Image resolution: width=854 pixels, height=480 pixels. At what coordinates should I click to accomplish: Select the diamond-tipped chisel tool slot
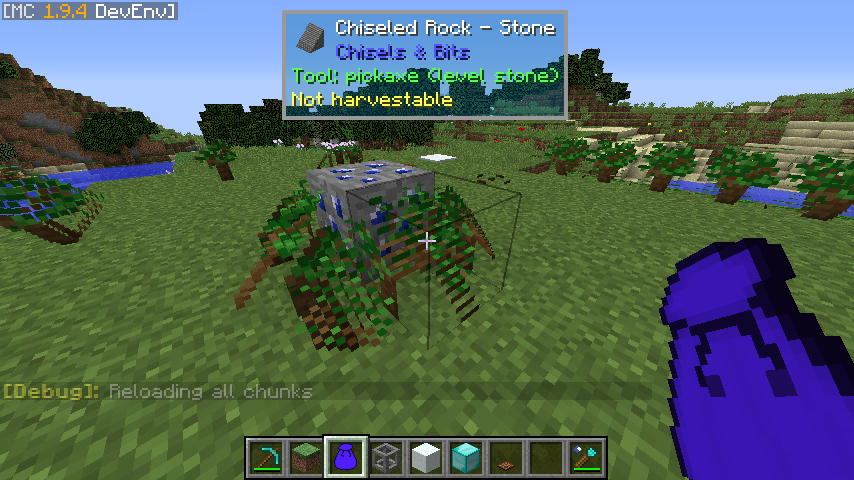pyautogui.click(x=587, y=458)
